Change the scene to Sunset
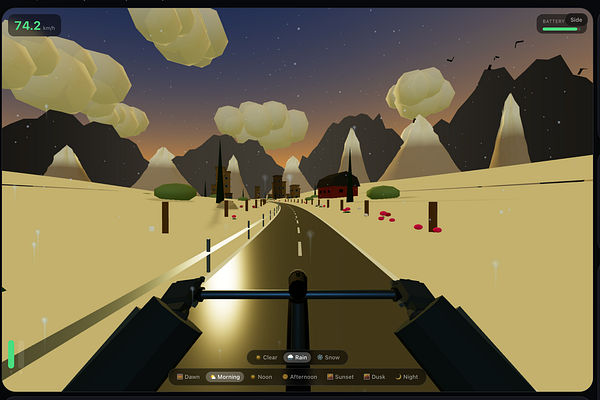Viewport: 600px width, 400px height. point(342,377)
